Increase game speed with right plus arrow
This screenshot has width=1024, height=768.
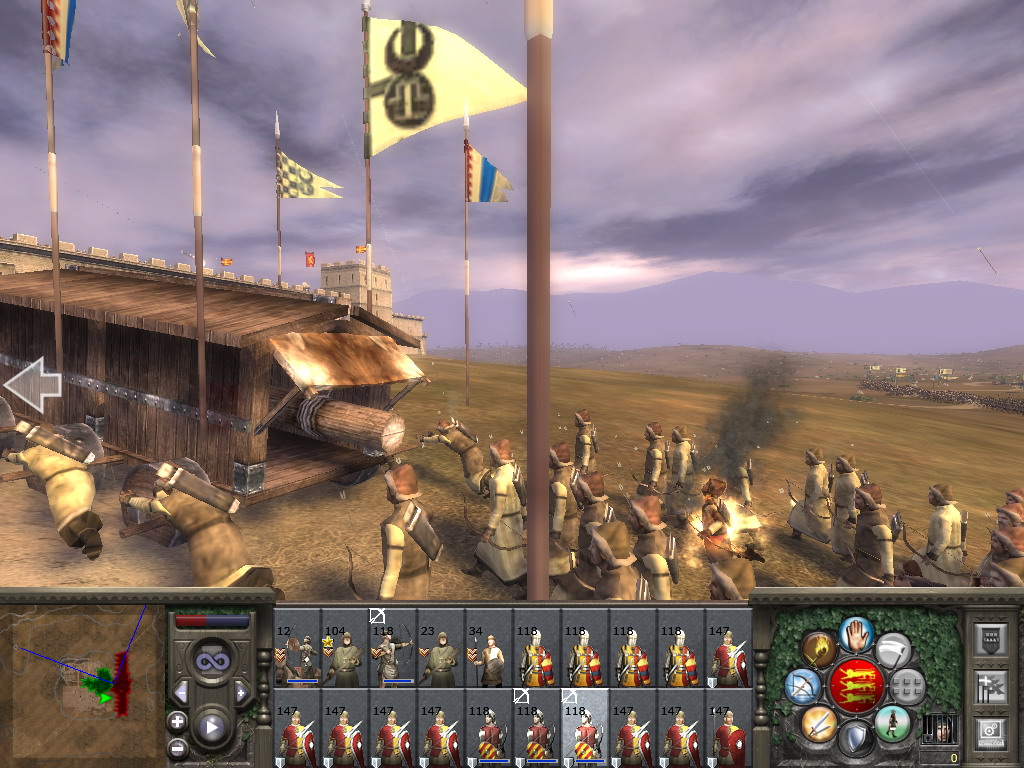coord(241,692)
